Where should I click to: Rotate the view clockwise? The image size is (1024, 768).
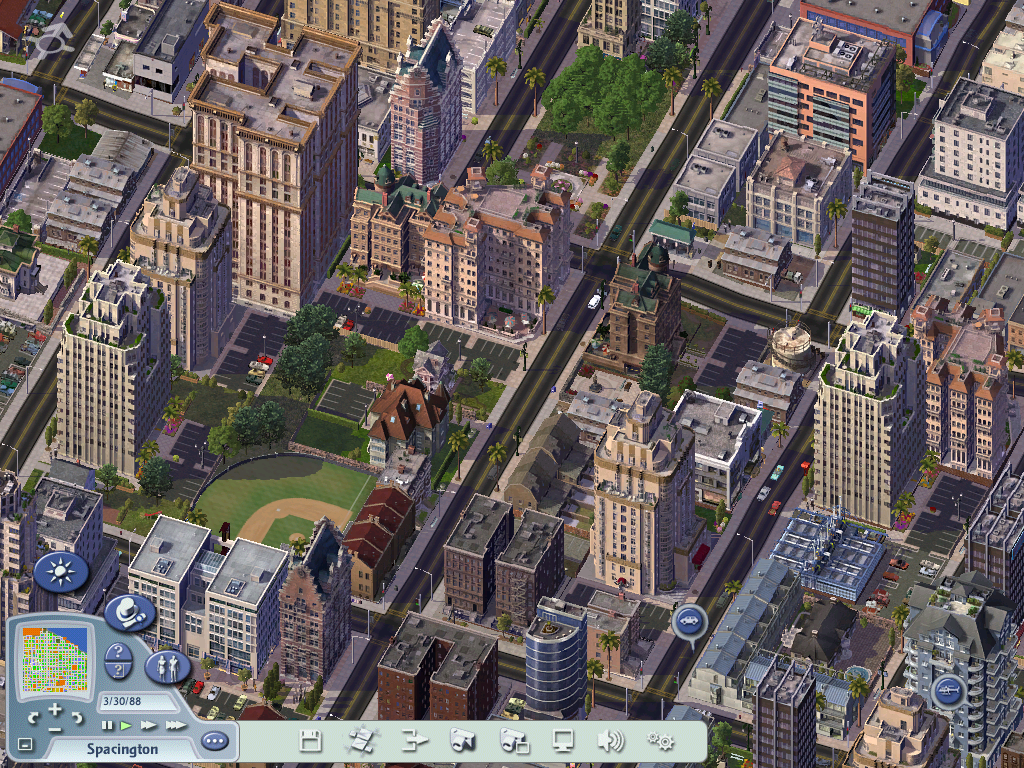pyautogui.click(x=80, y=716)
